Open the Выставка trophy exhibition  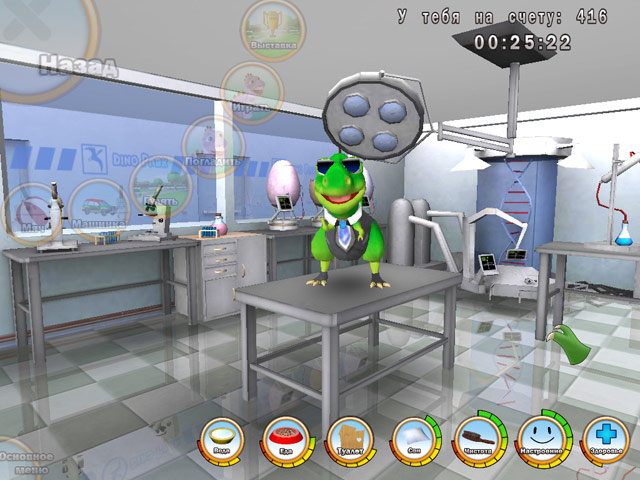click(x=273, y=29)
